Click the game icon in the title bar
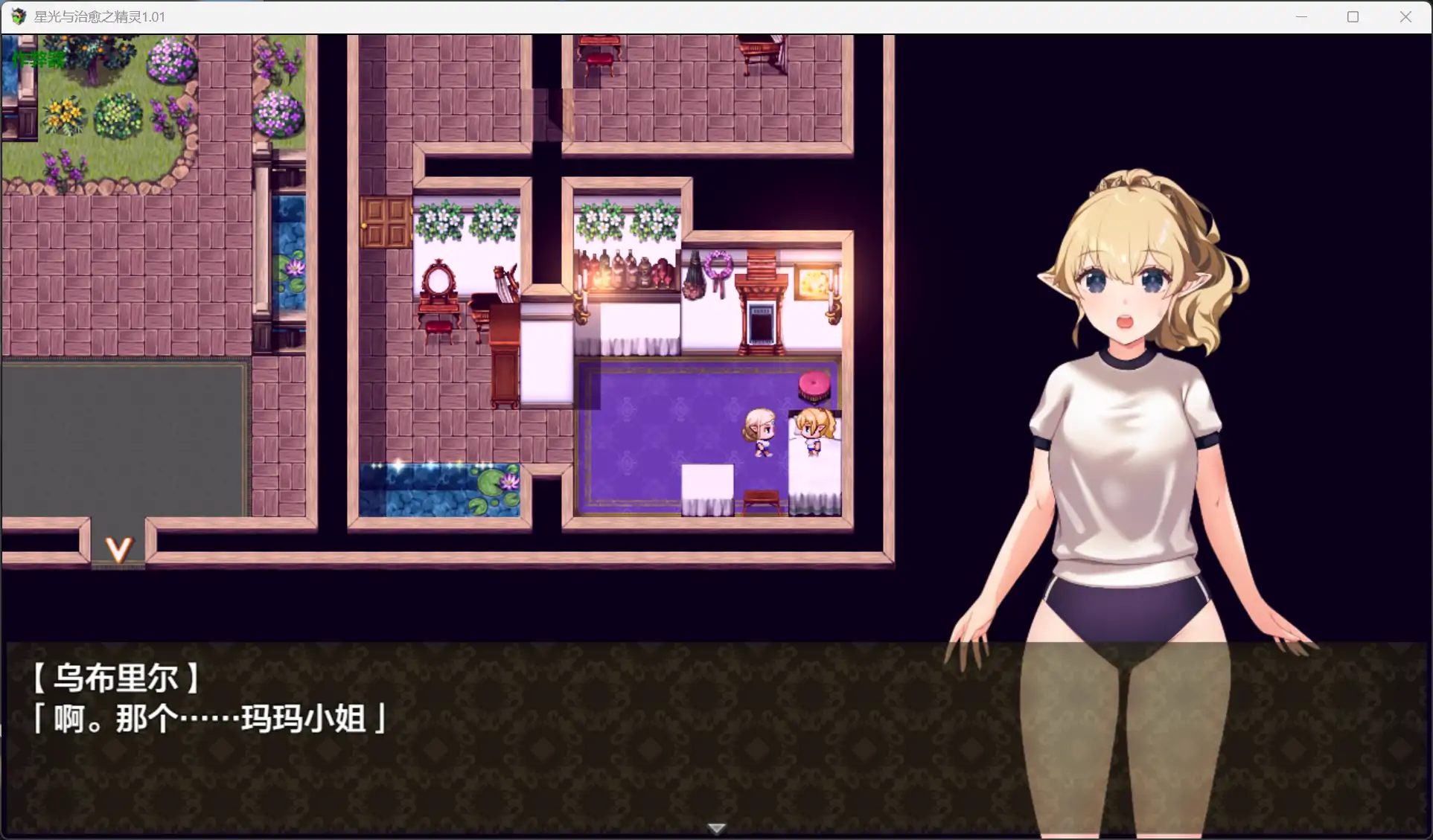This screenshot has height=840, width=1433. pyautogui.click(x=16, y=16)
